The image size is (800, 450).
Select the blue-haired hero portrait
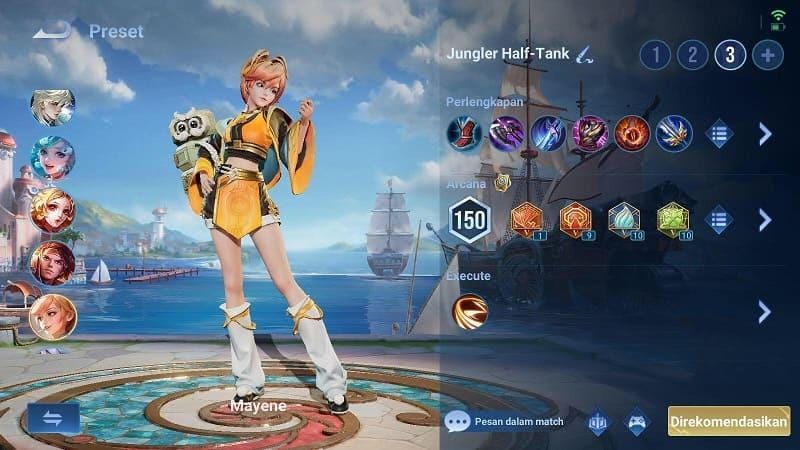tap(52, 158)
